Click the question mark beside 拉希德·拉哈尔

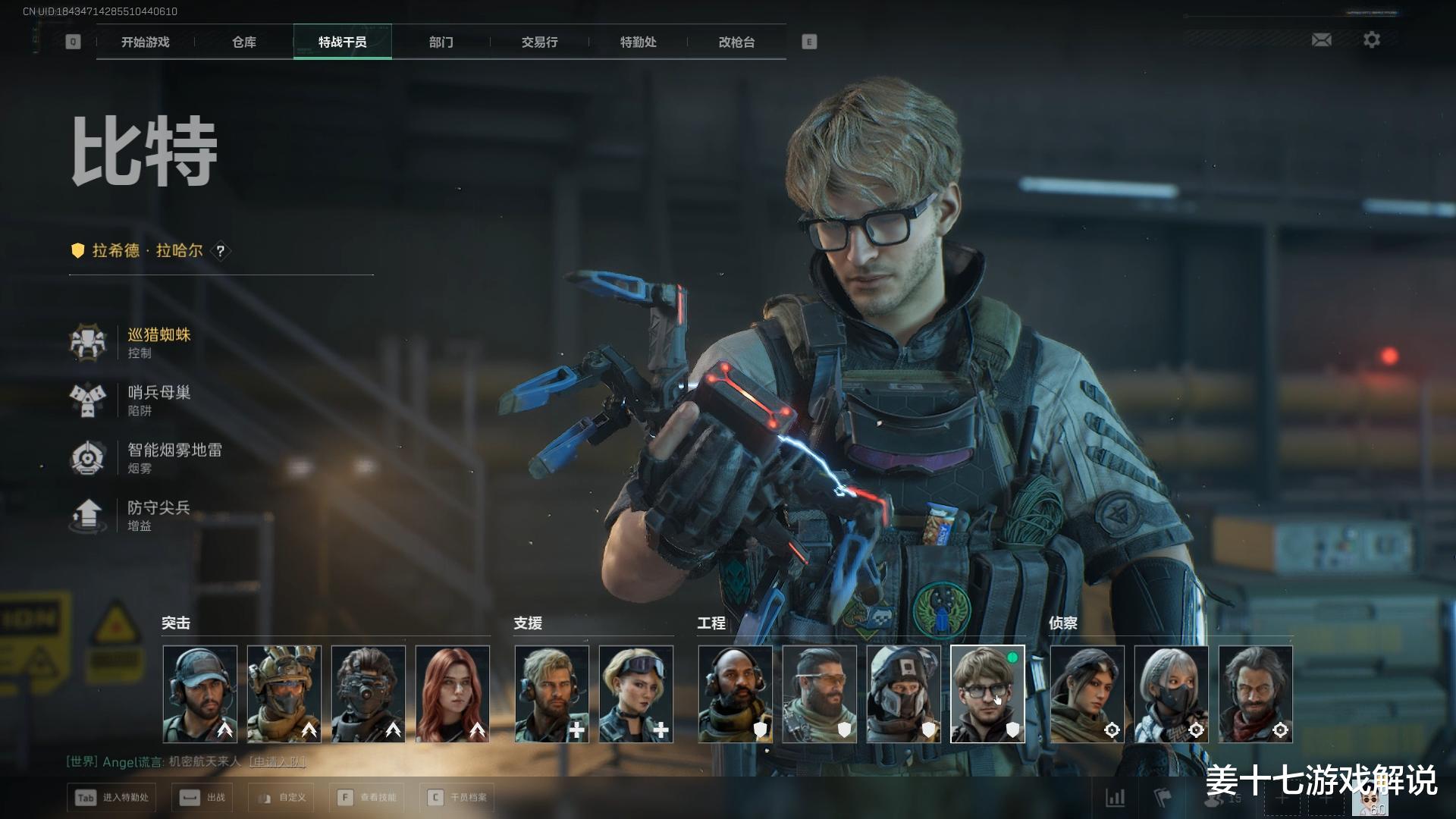220,251
